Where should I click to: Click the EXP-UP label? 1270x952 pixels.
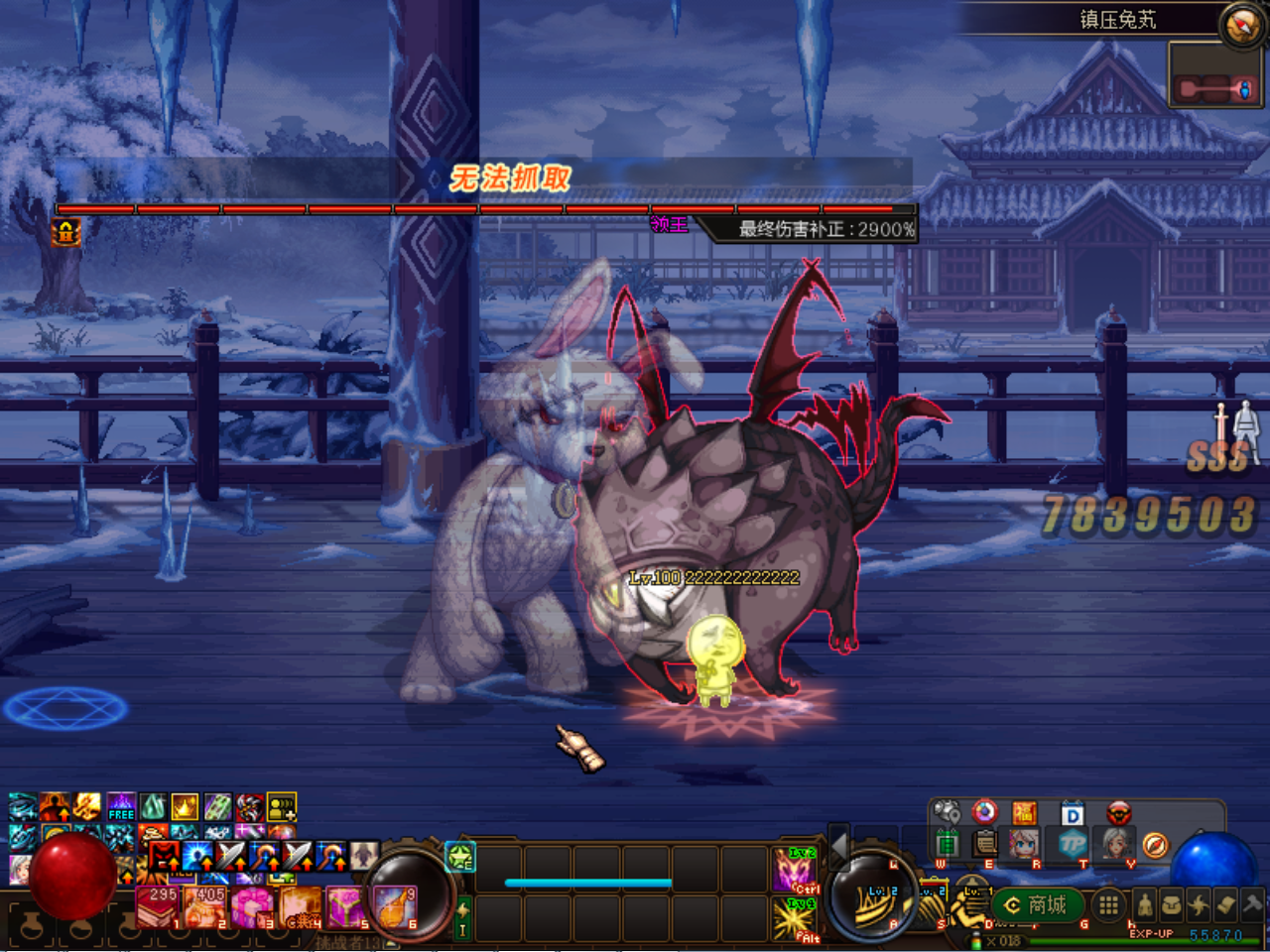(x=1151, y=933)
